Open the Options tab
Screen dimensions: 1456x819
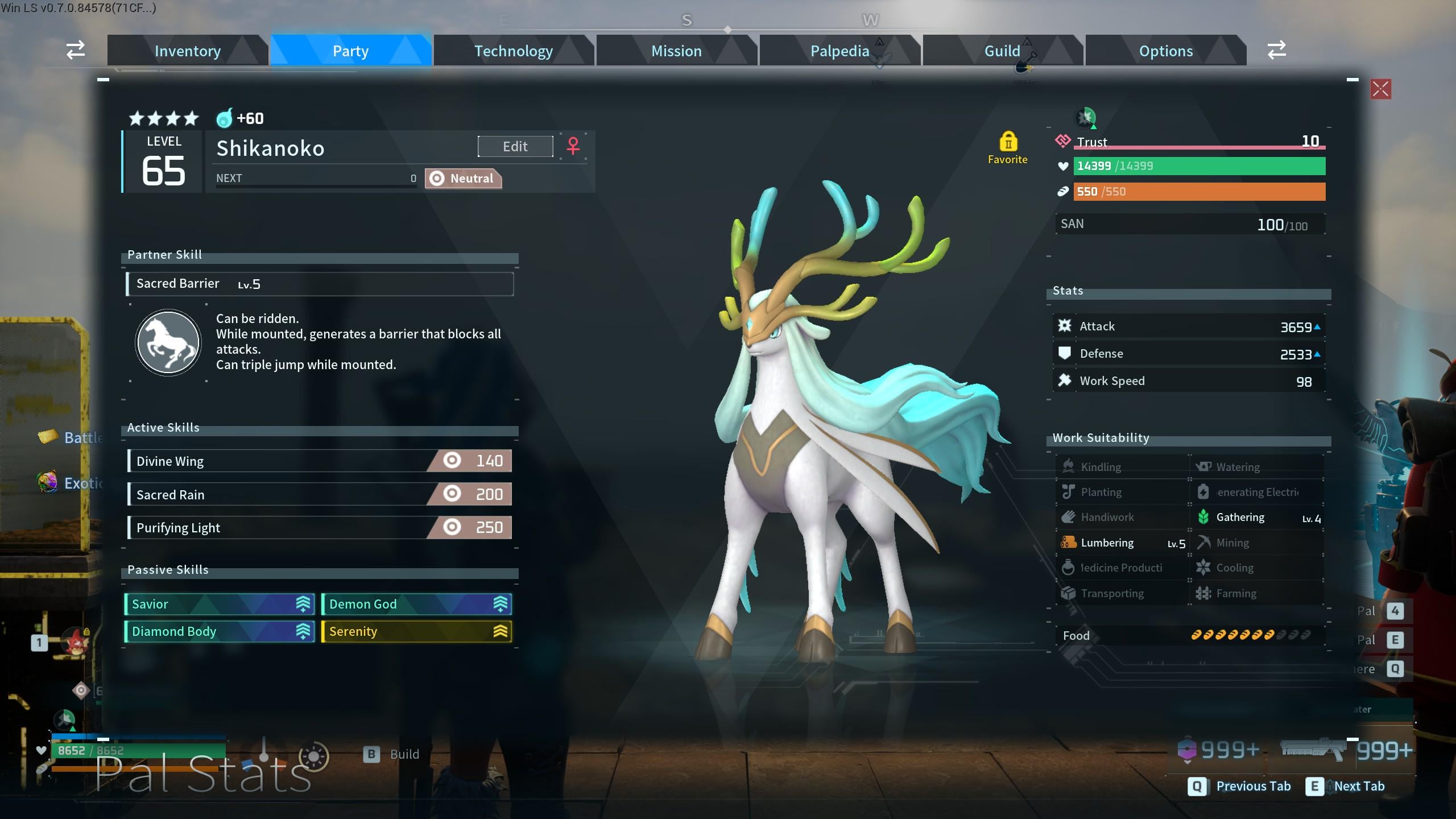click(x=1165, y=51)
